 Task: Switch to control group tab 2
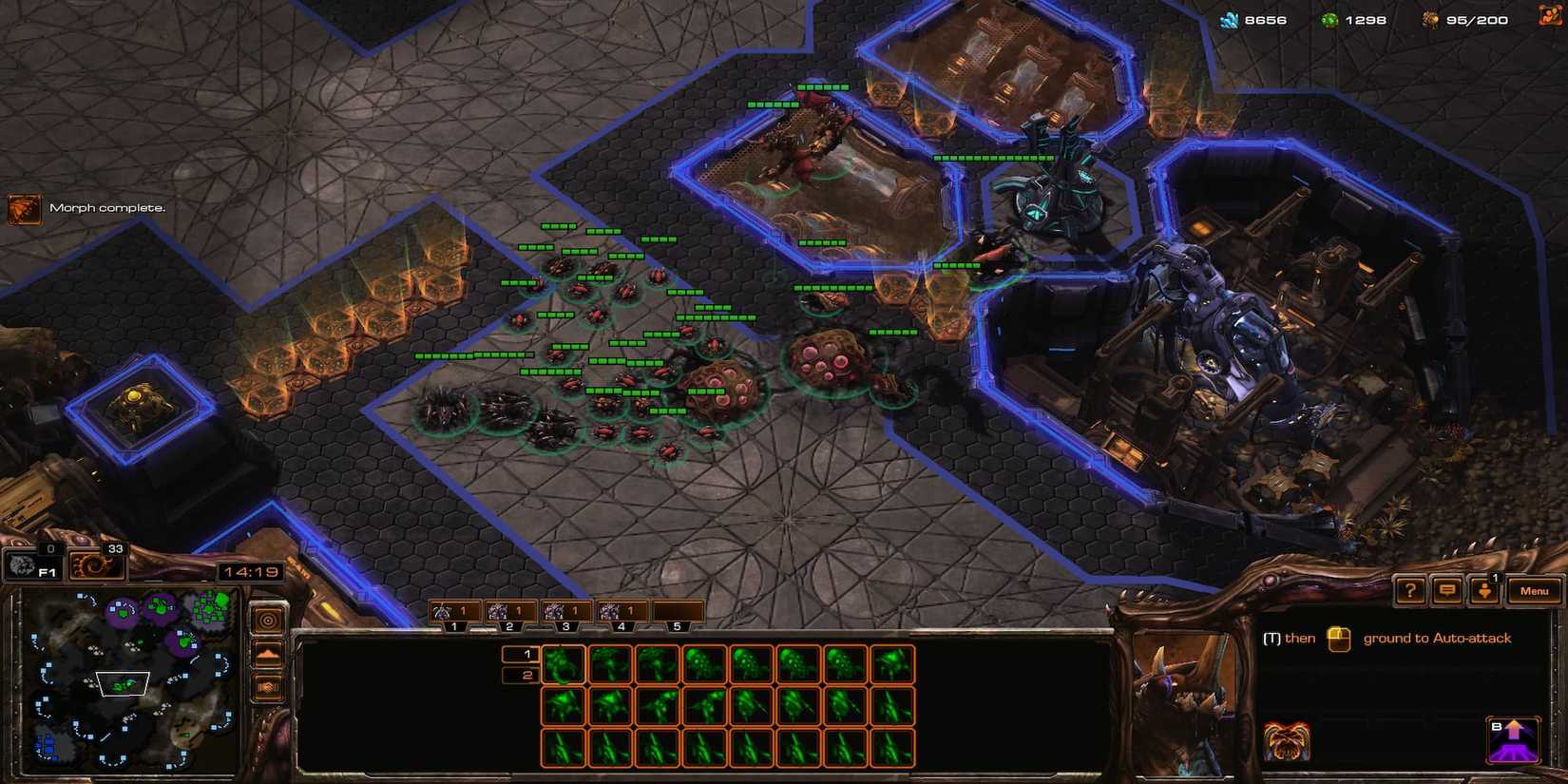510,611
